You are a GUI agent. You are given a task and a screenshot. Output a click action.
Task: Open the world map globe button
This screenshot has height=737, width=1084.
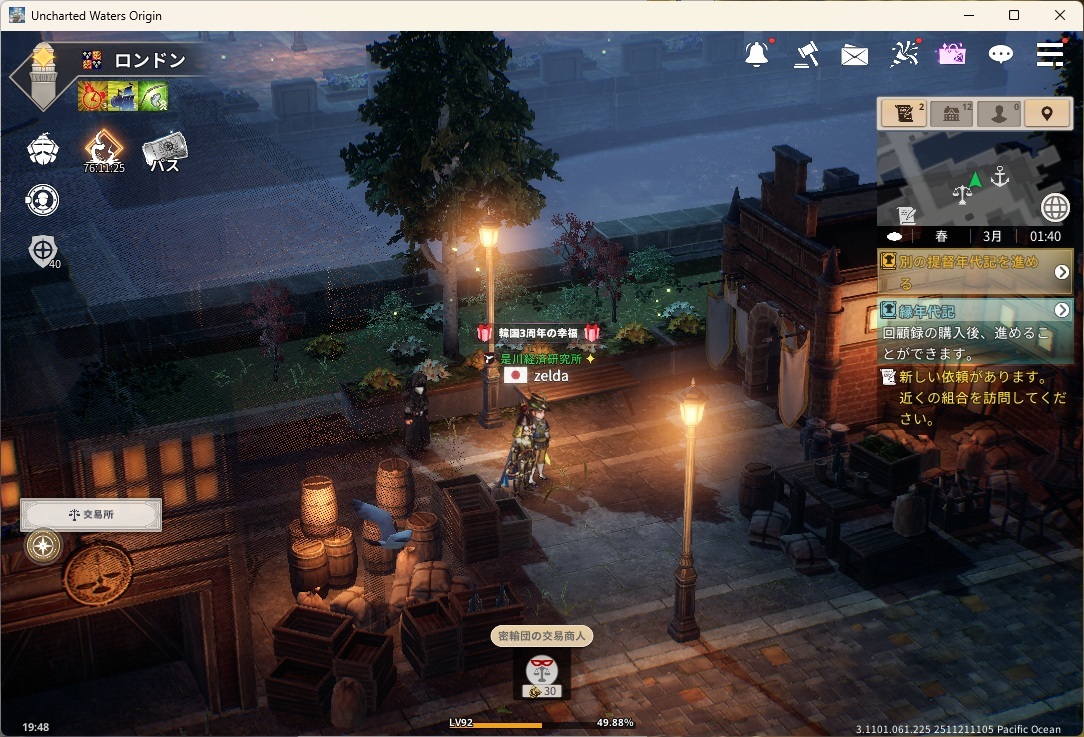tap(1055, 207)
